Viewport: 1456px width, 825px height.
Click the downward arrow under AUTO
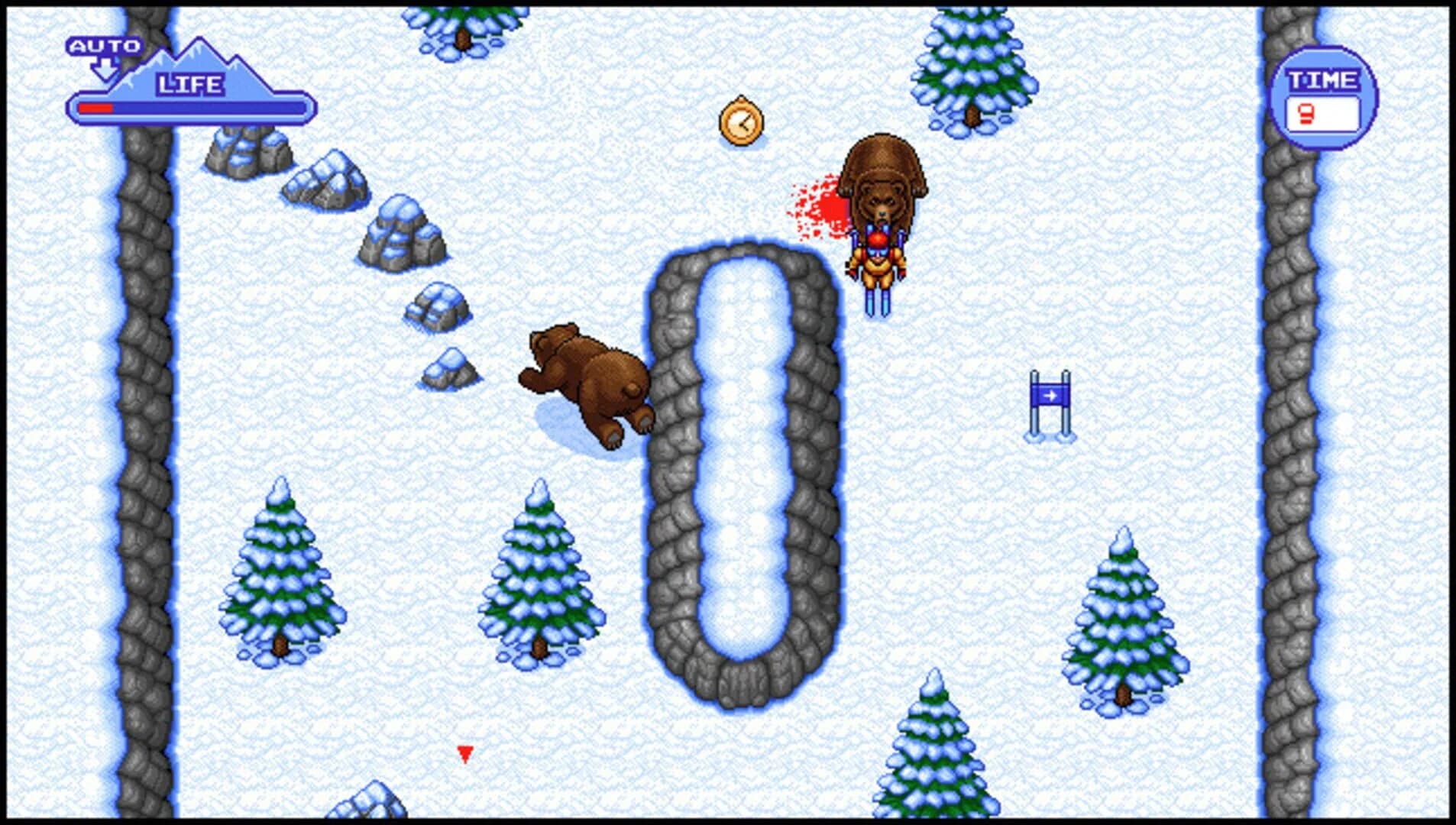[x=103, y=67]
